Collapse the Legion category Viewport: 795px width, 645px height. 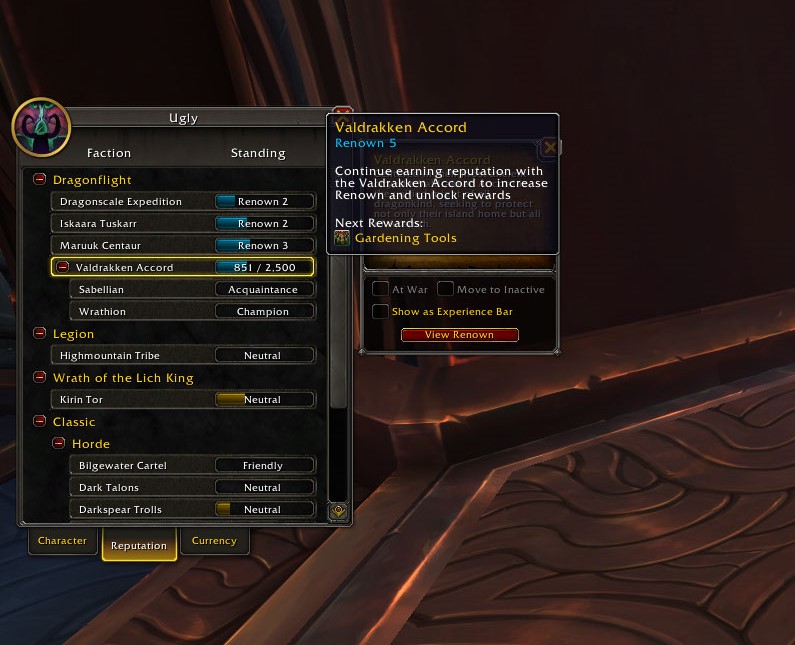pos(40,334)
